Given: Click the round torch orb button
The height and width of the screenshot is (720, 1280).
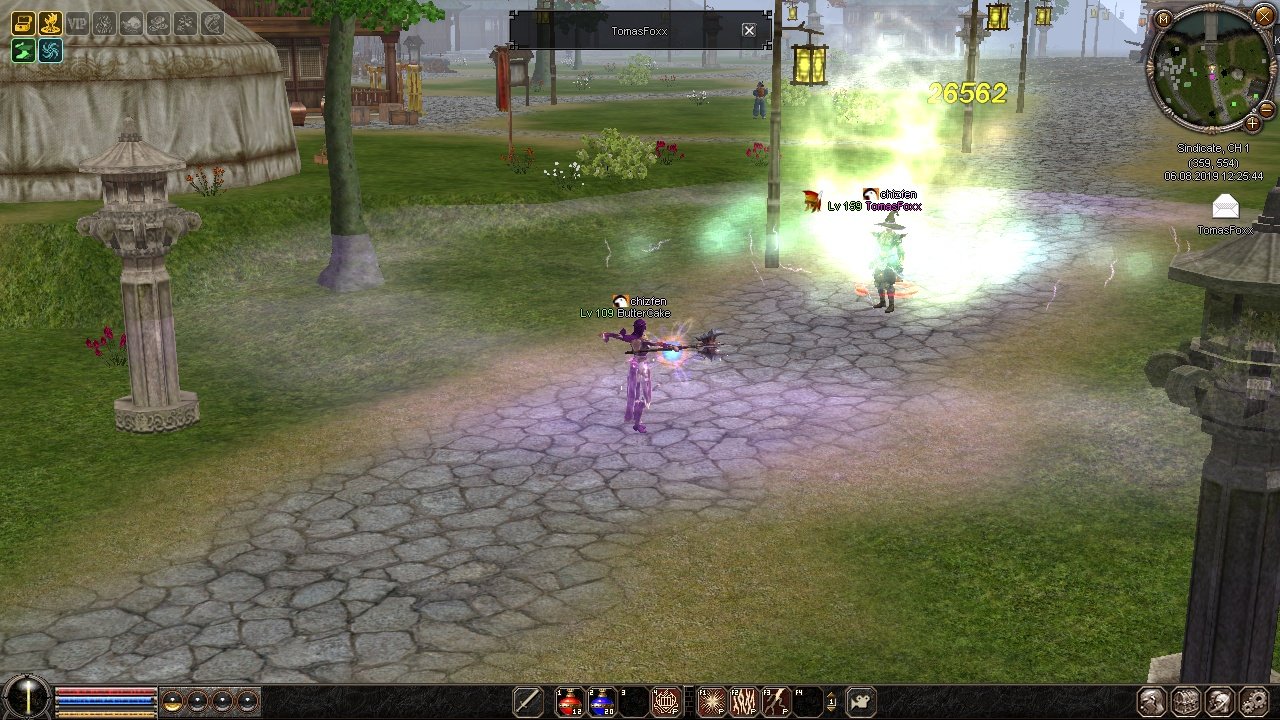Looking at the screenshot, I should 27,697.
